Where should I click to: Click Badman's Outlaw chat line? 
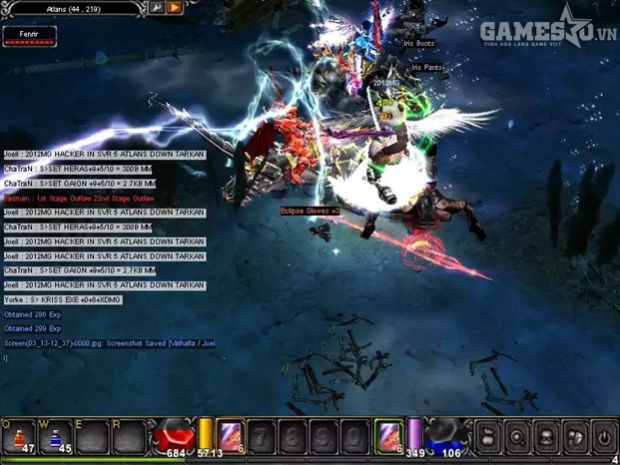tap(78, 198)
